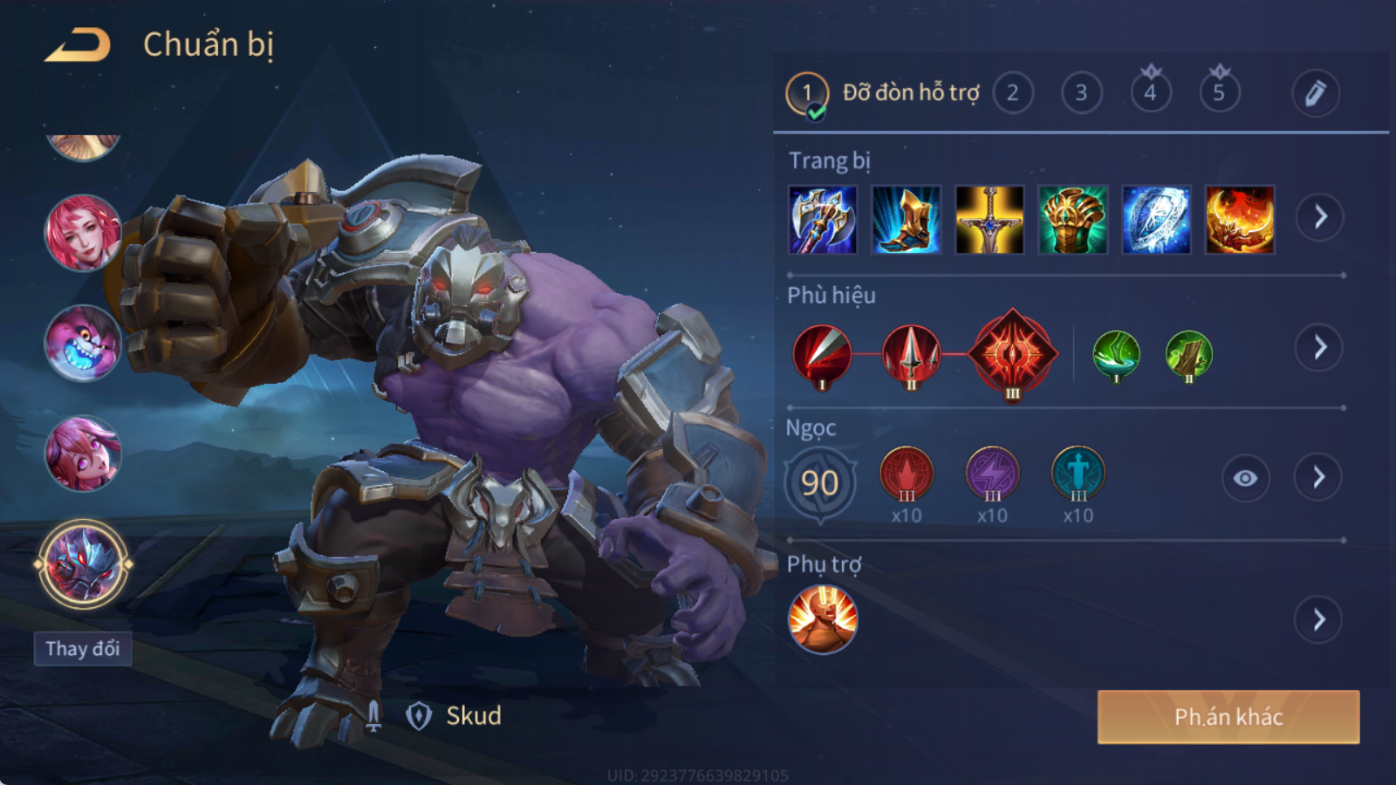Expand the Phụ trợ support skill arrow
The height and width of the screenshot is (785, 1396).
[x=1319, y=620]
